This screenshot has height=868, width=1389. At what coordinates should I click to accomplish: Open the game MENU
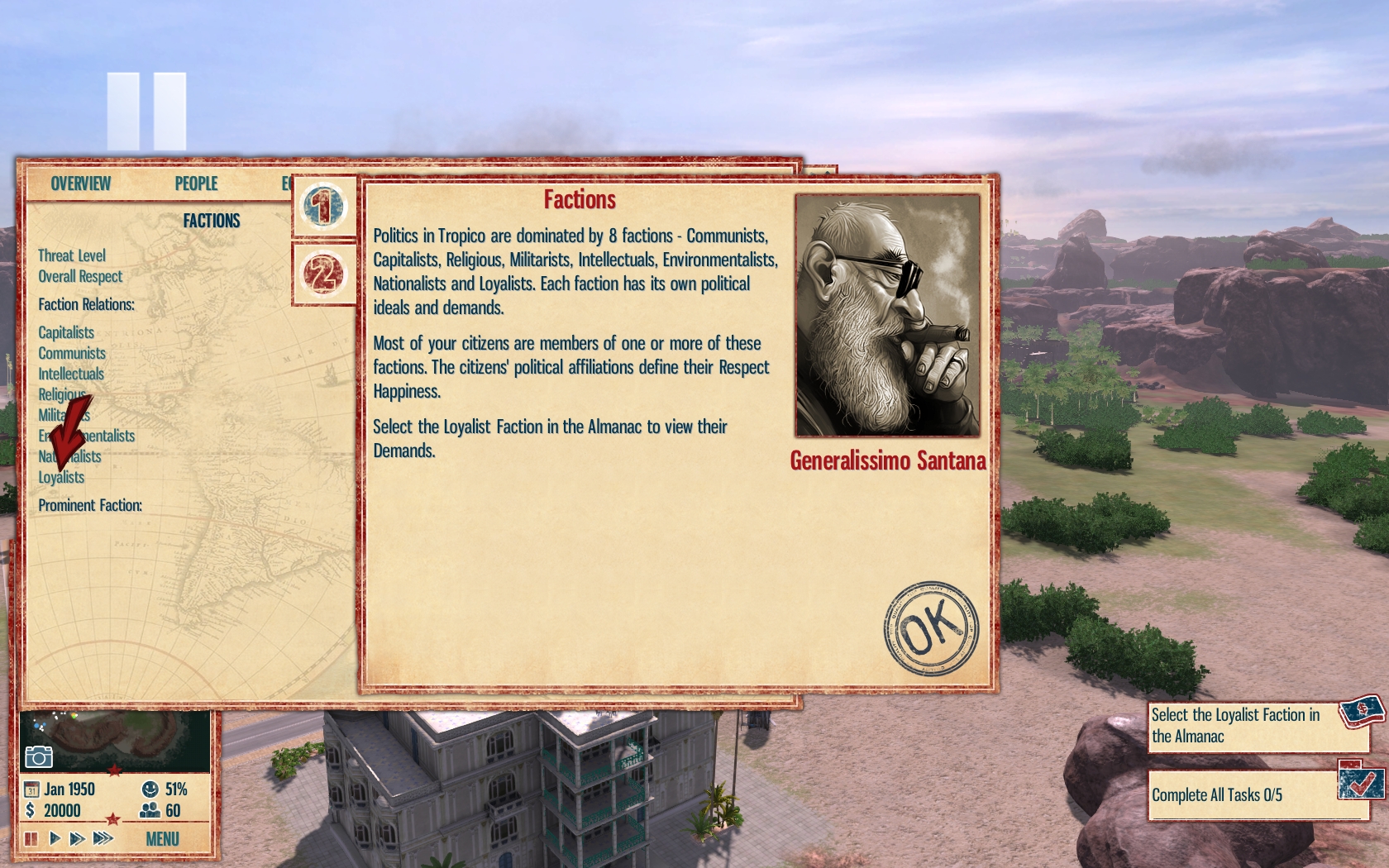tap(162, 839)
